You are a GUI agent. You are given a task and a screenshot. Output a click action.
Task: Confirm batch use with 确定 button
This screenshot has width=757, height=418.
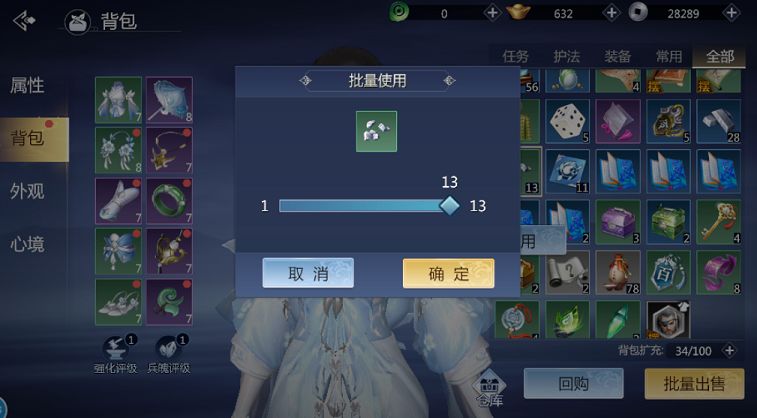click(448, 273)
